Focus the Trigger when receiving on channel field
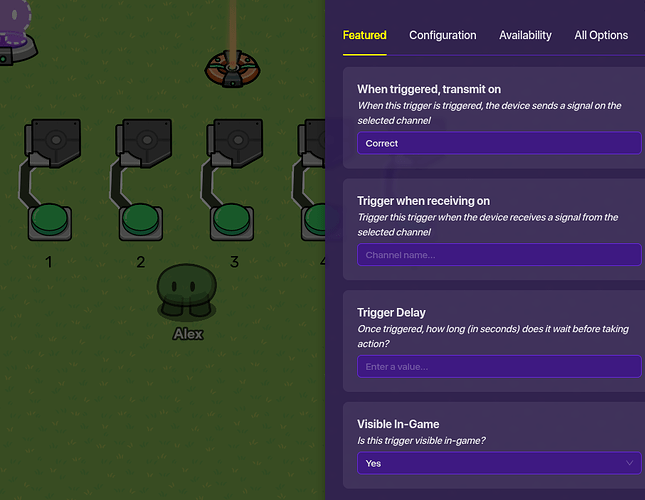The height and width of the screenshot is (500, 645). click(498, 255)
